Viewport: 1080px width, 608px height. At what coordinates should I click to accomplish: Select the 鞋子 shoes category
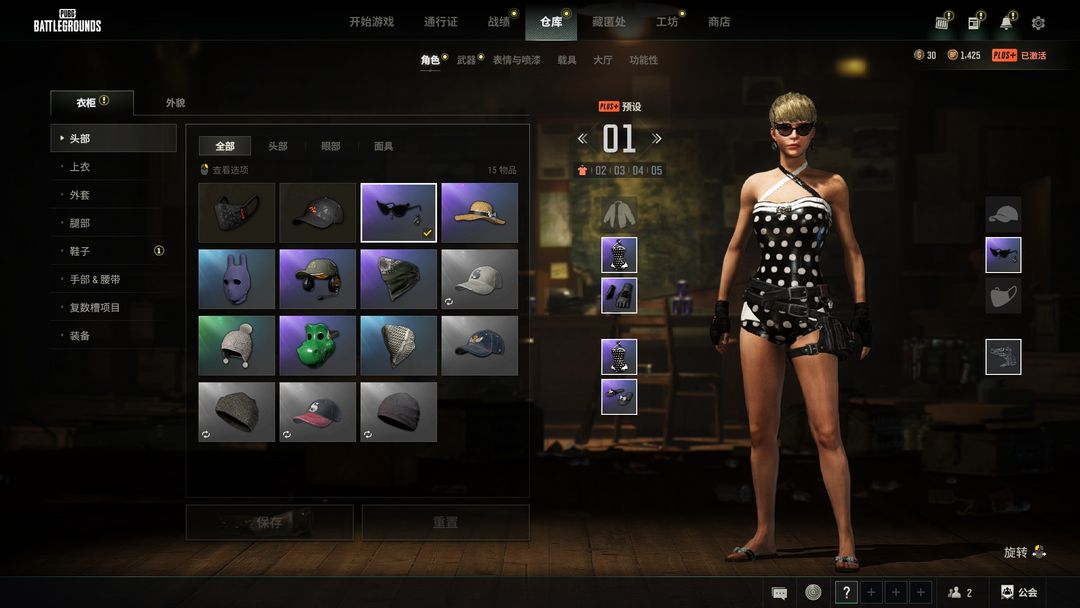[x=80, y=251]
